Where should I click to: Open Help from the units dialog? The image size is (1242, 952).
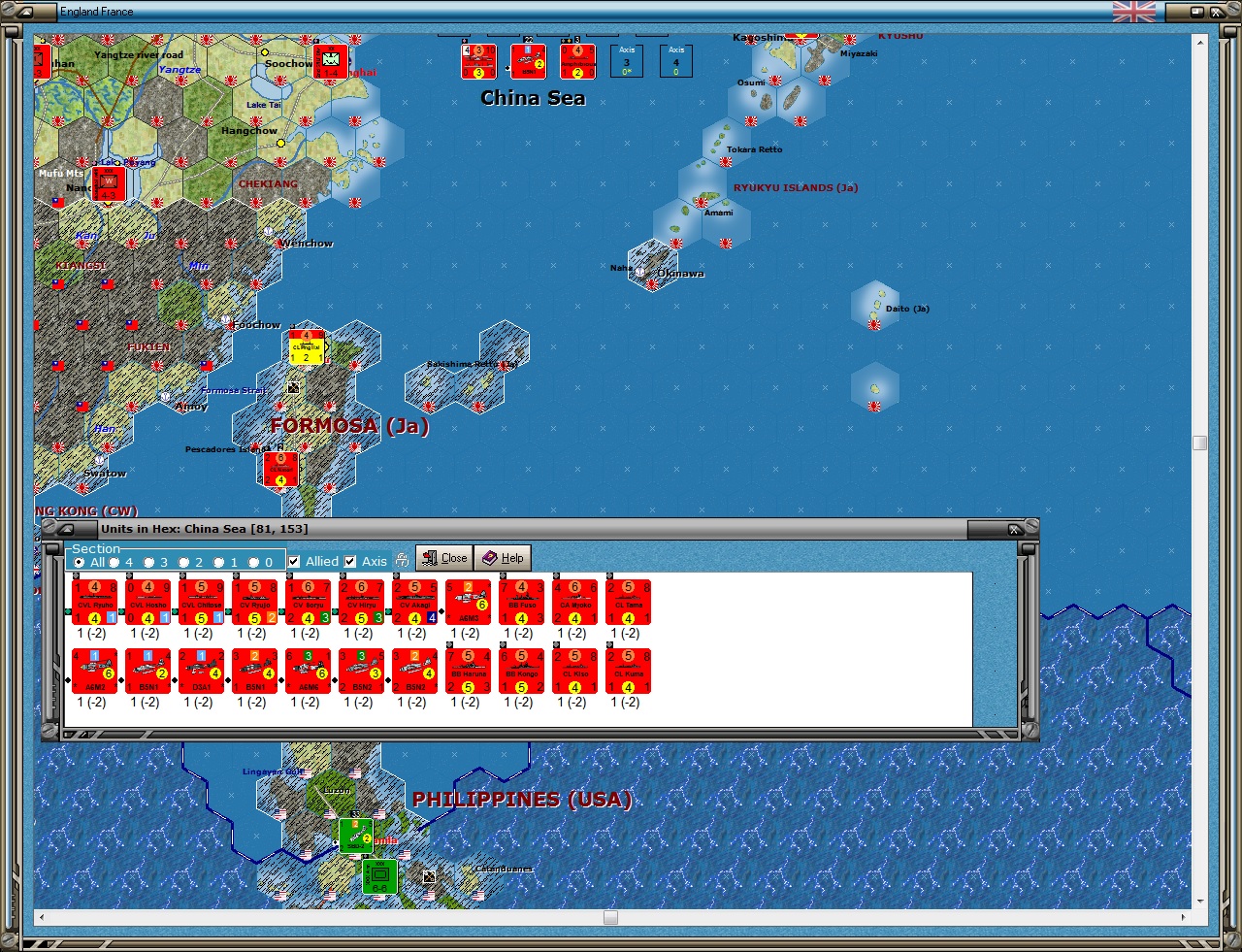pyautogui.click(x=504, y=558)
